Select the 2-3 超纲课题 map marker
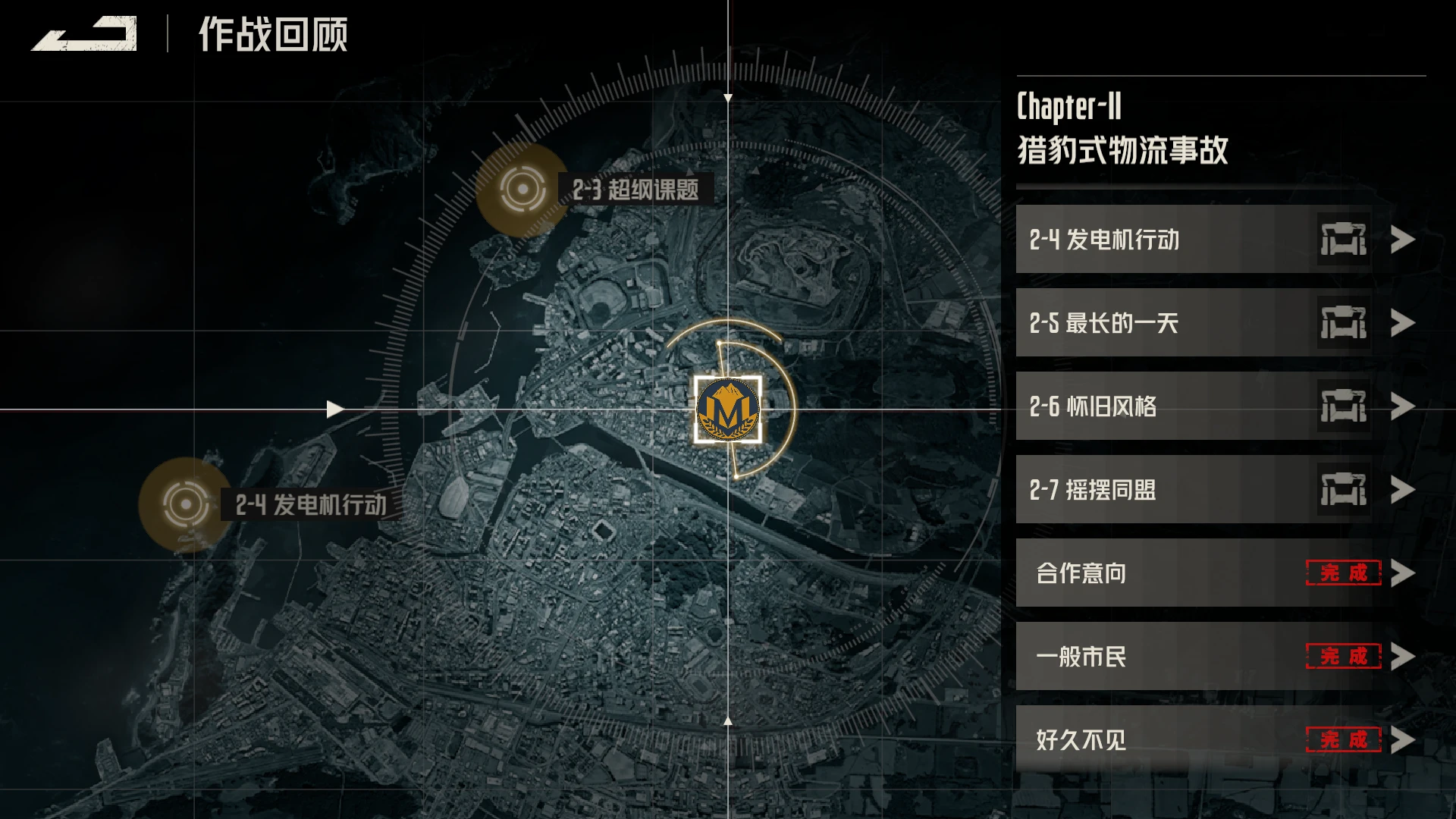Screen dimensions: 1456x819 point(522,189)
